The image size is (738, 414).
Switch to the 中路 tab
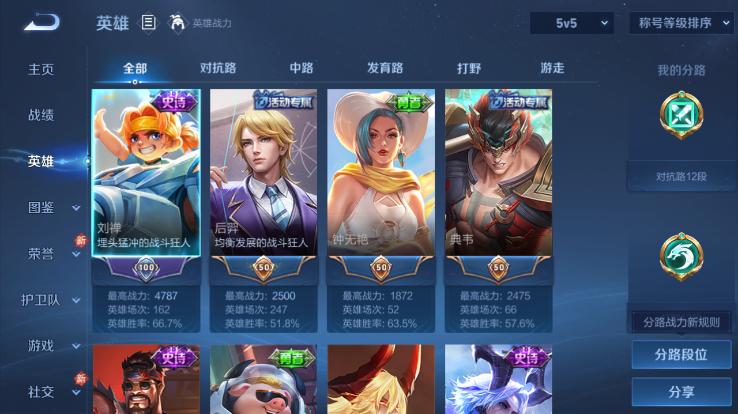tap(301, 69)
